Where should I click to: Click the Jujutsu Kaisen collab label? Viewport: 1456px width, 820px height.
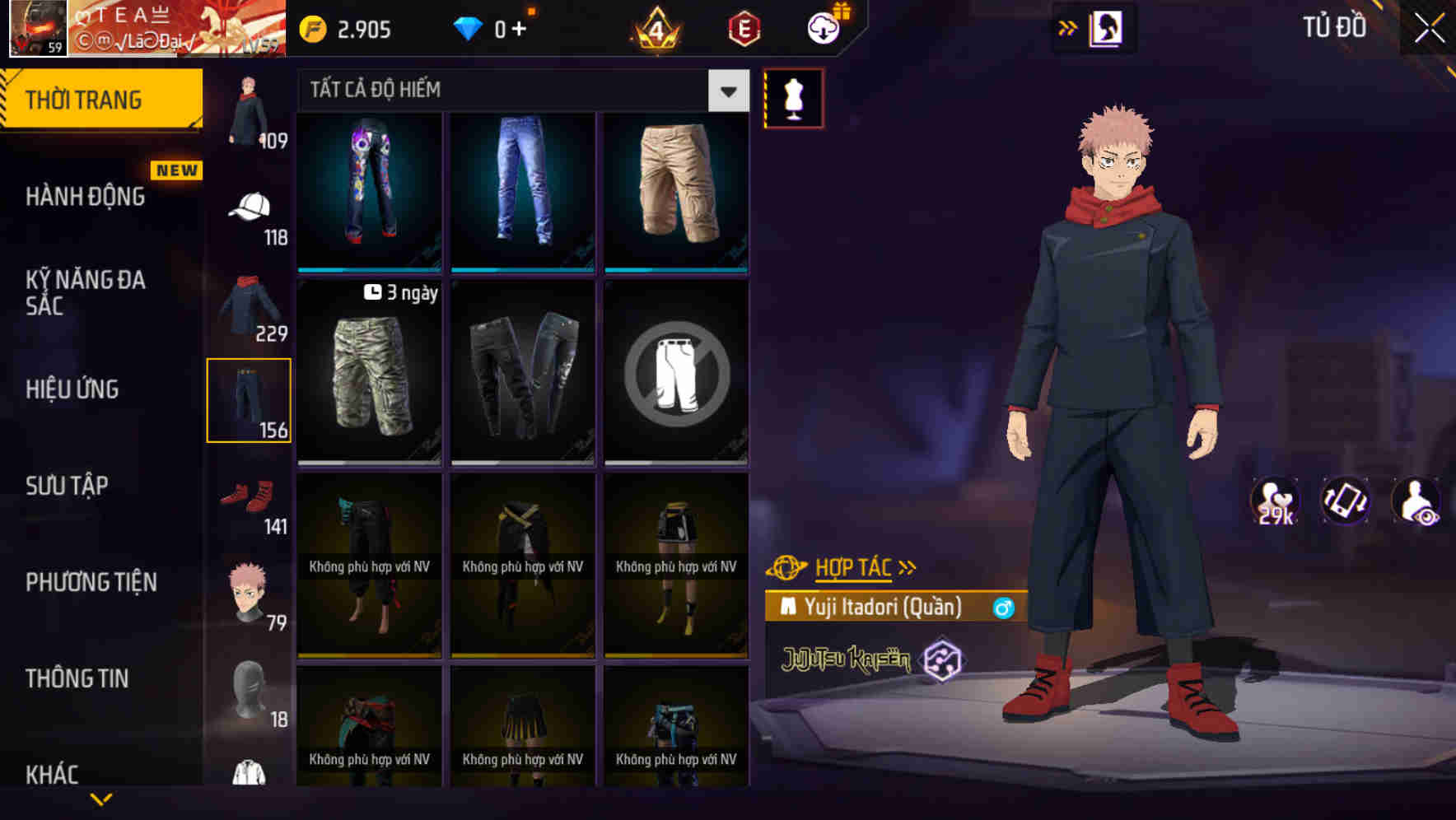847,658
